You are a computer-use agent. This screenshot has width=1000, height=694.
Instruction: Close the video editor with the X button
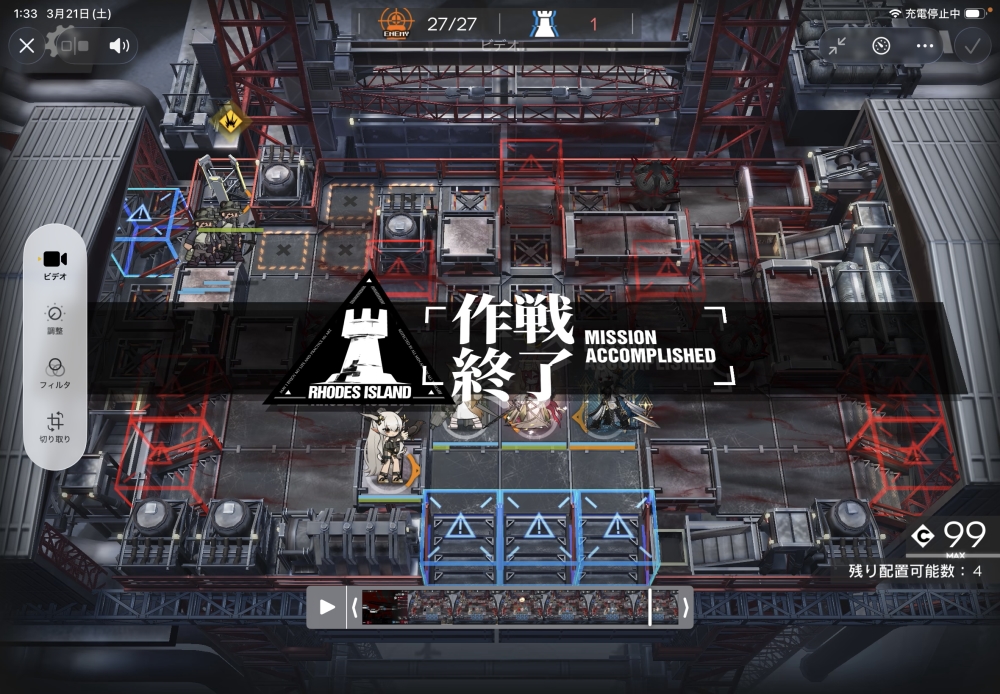click(x=27, y=45)
